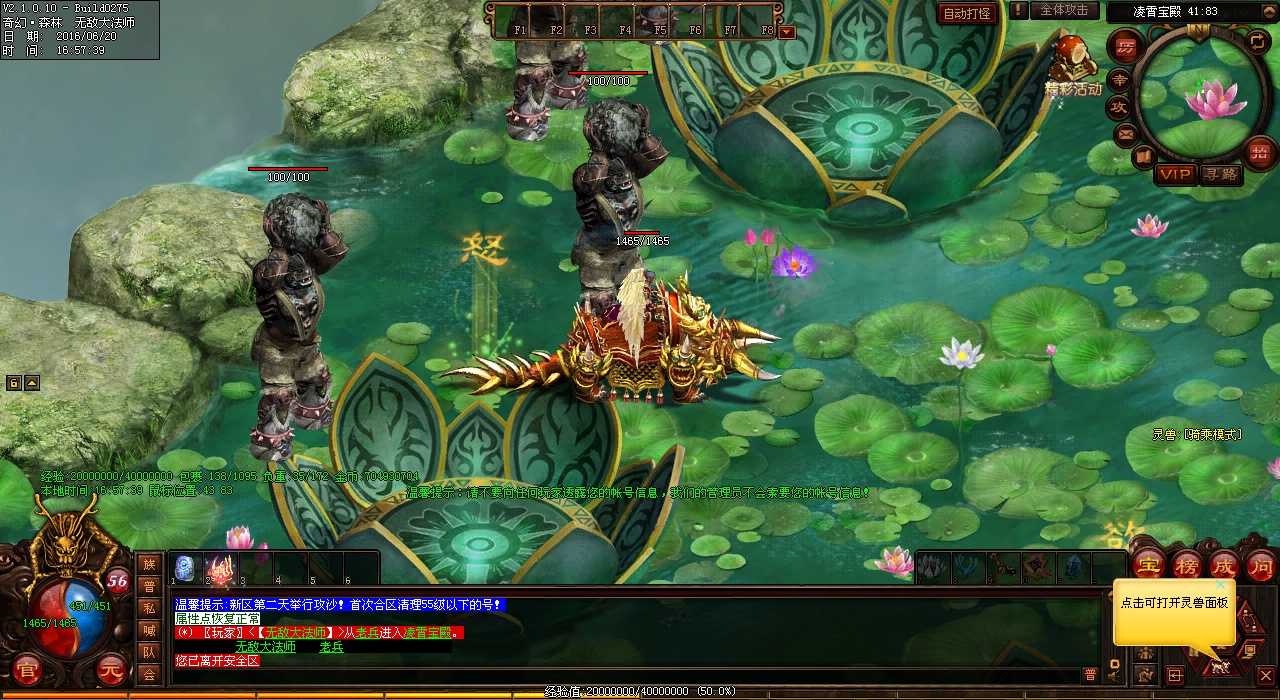Close the yellow spirit beast tooltip

(x=1221, y=585)
